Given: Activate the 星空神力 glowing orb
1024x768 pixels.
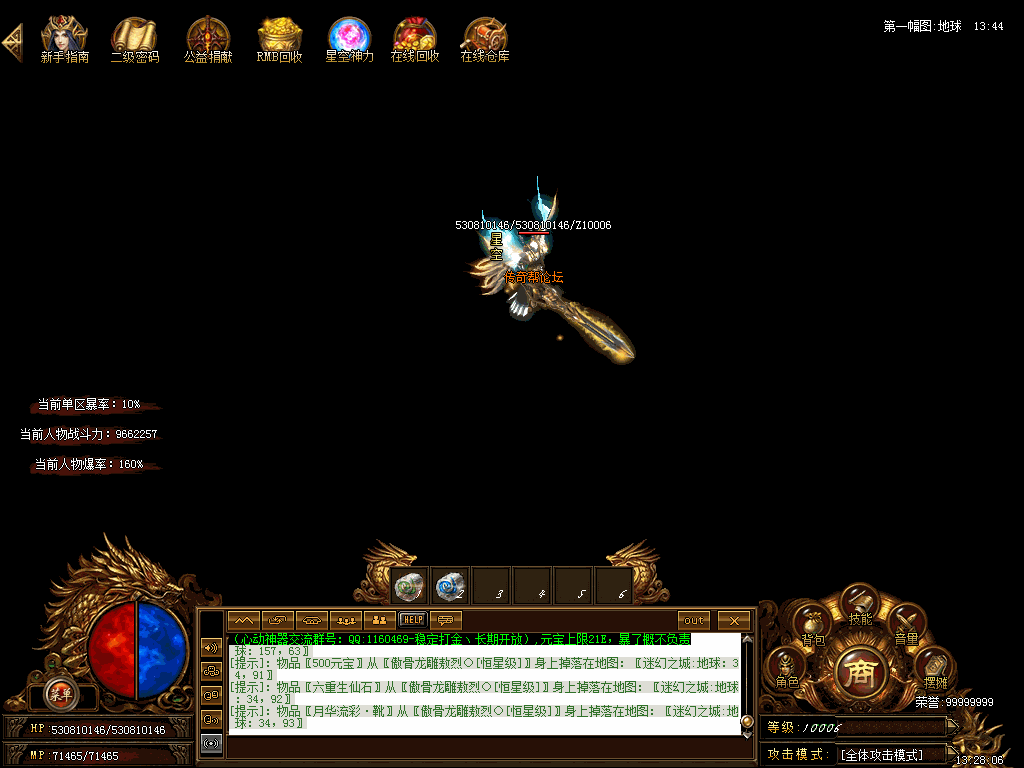Looking at the screenshot, I should coord(349,38).
